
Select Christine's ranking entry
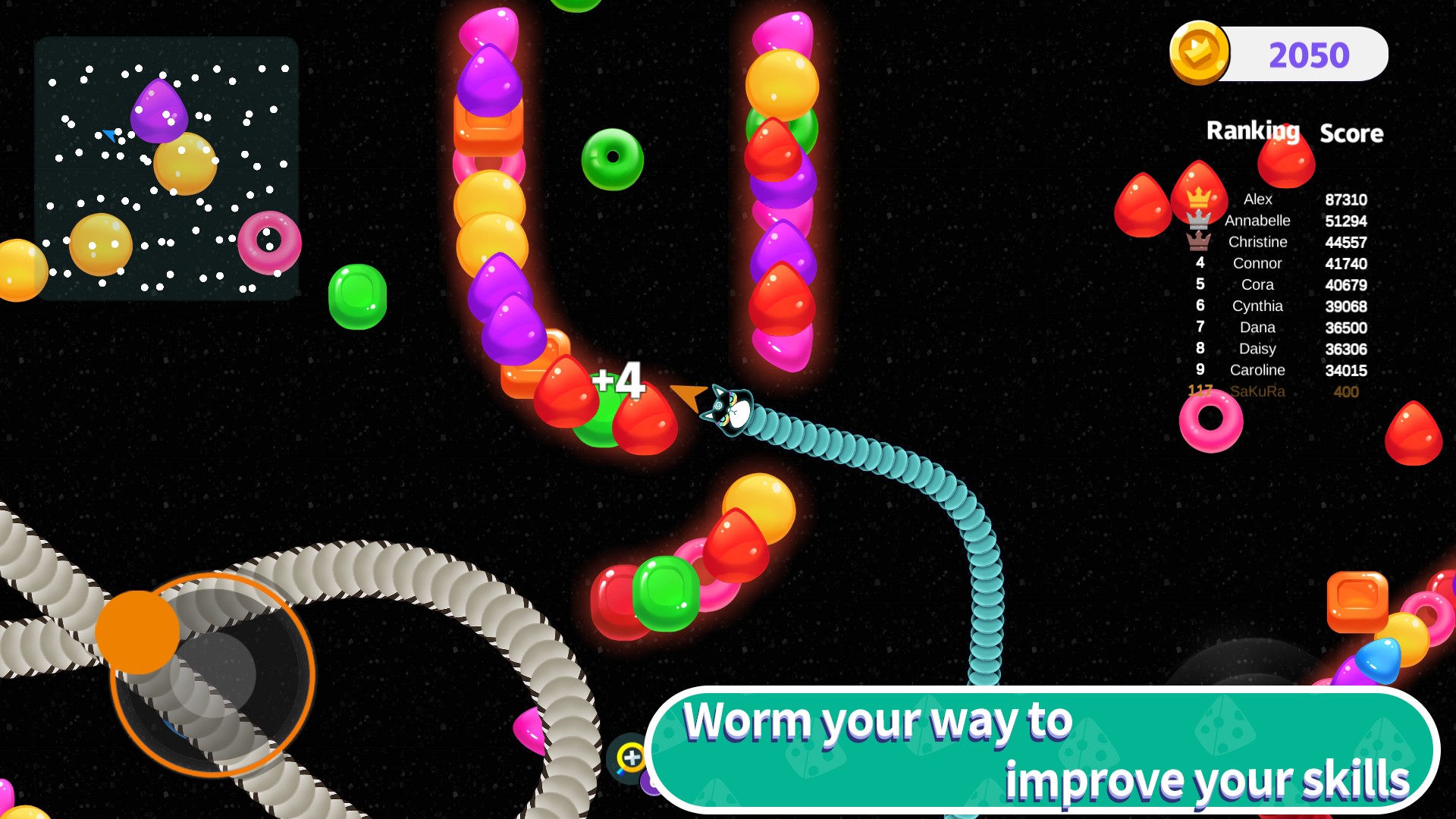(x=1276, y=242)
